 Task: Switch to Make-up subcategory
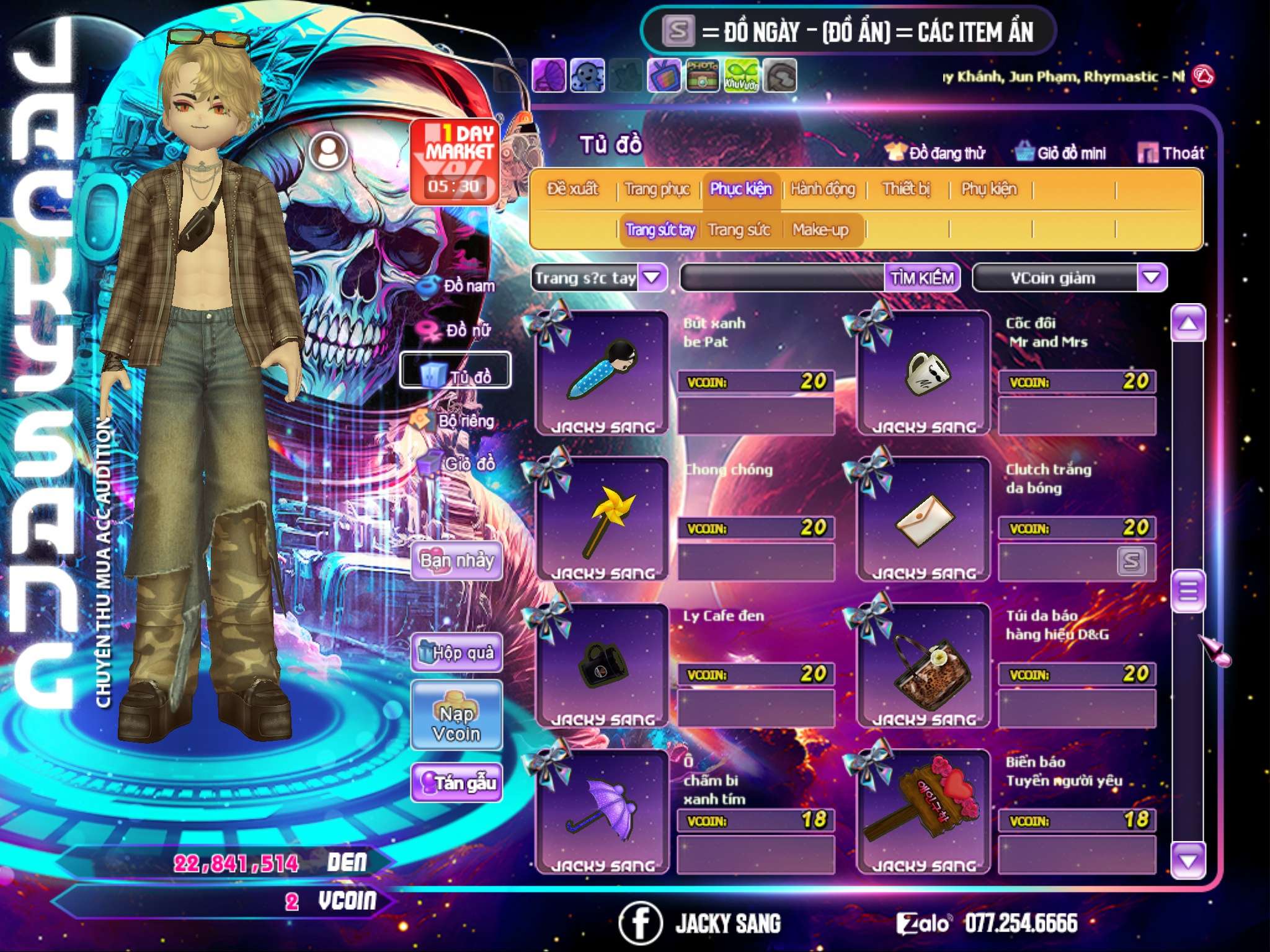coord(820,231)
